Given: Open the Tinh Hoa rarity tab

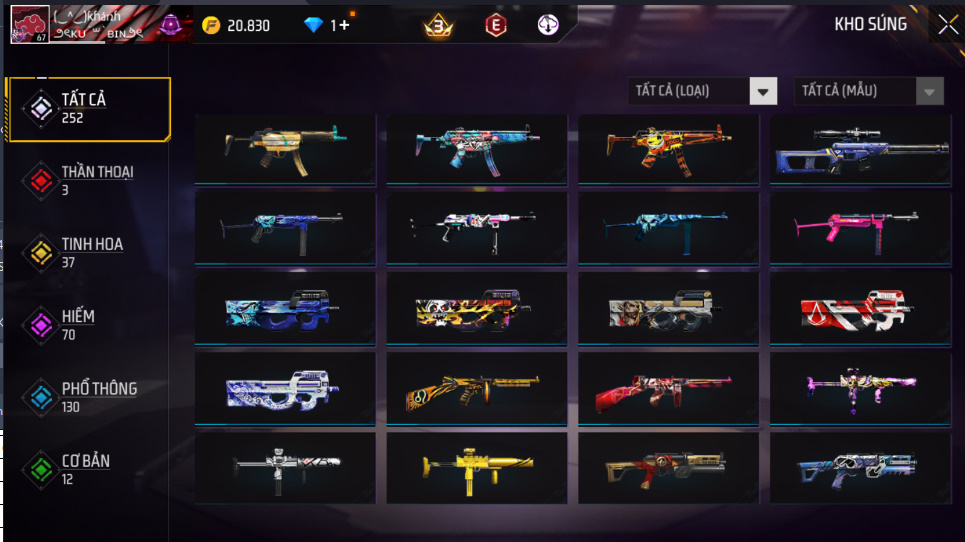Looking at the screenshot, I should click(88, 252).
